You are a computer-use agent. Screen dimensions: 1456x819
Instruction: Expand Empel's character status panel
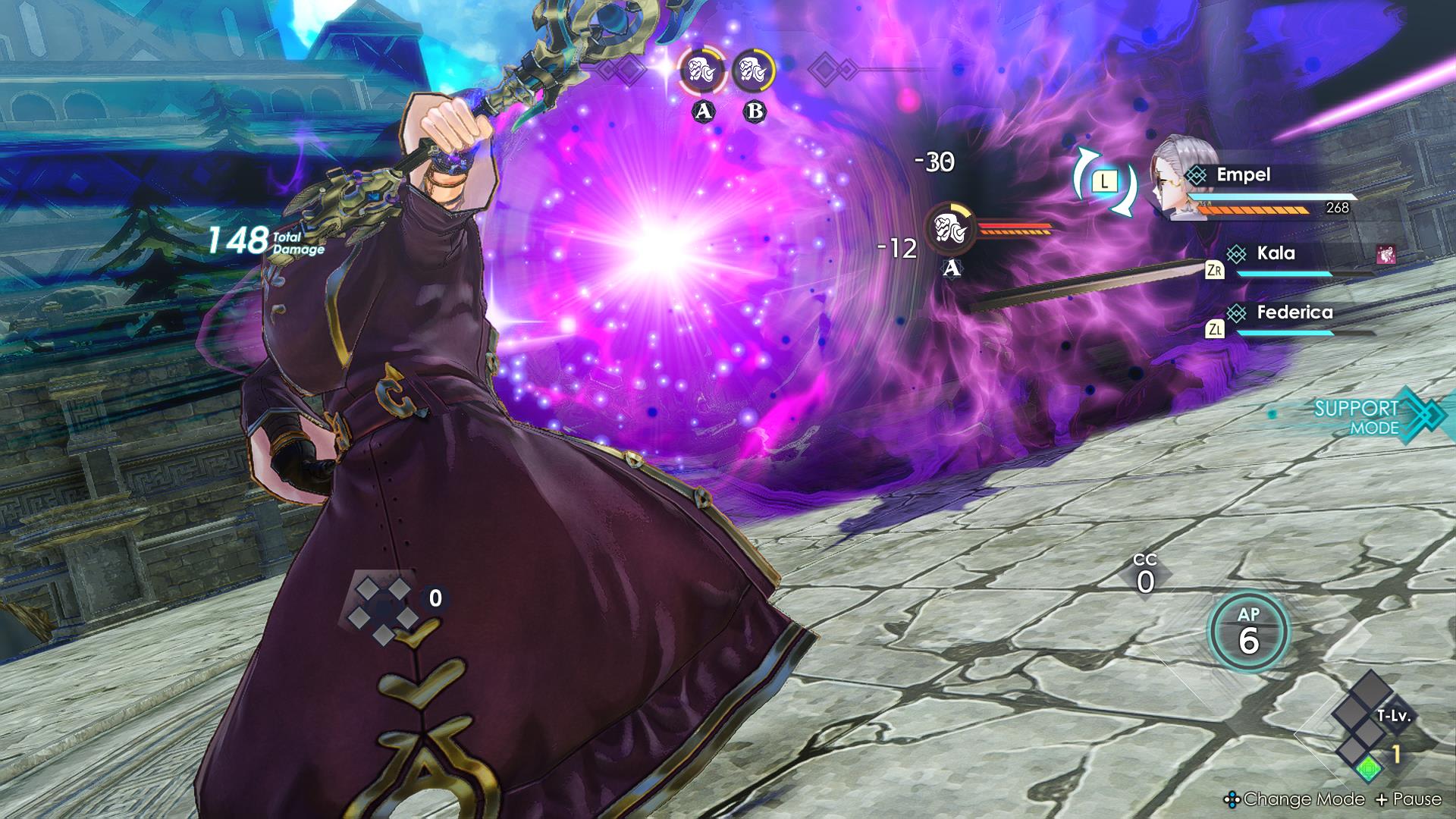coord(1251,175)
